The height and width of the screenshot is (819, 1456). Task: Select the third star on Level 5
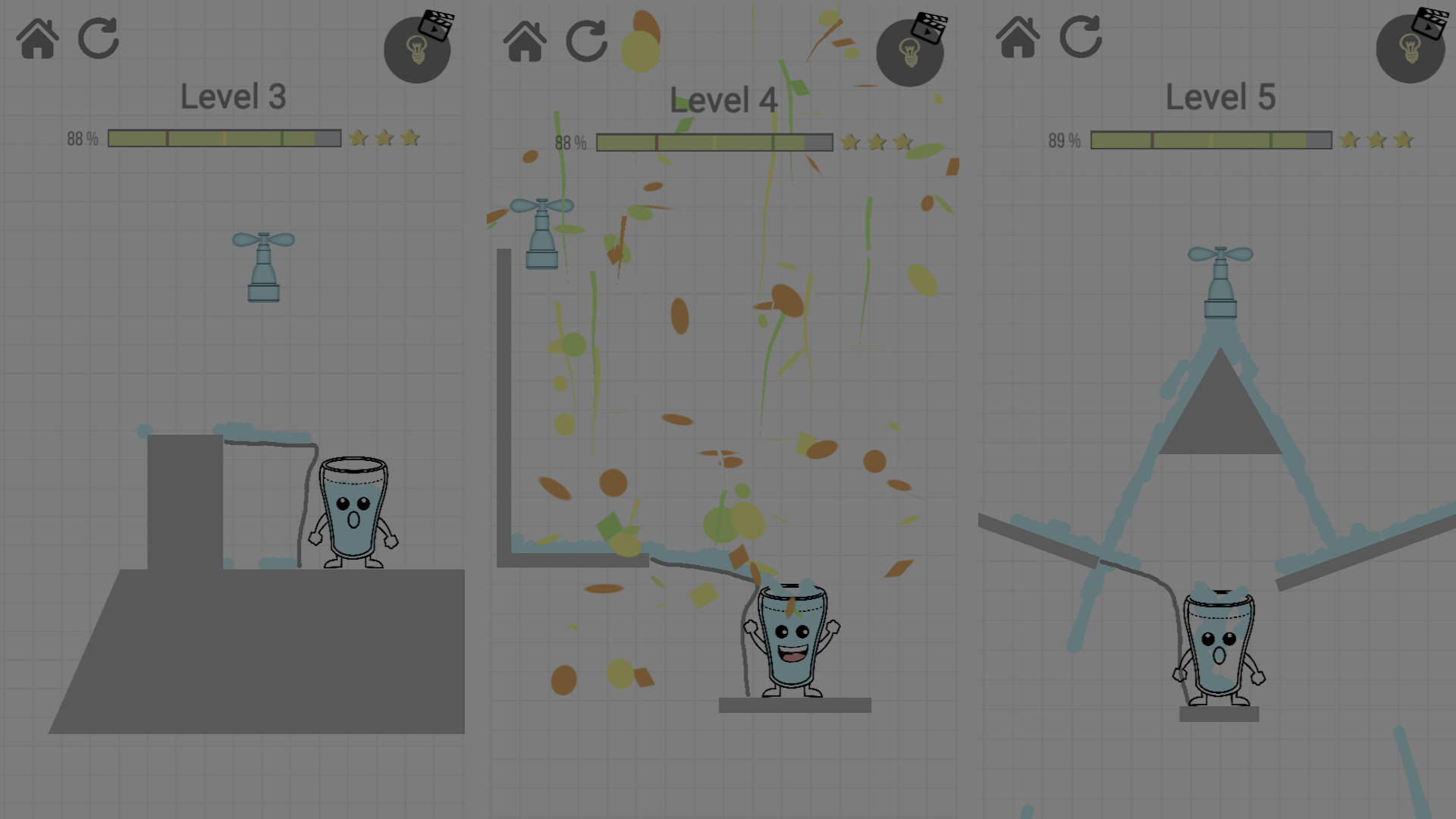[x=1402, y=140]
